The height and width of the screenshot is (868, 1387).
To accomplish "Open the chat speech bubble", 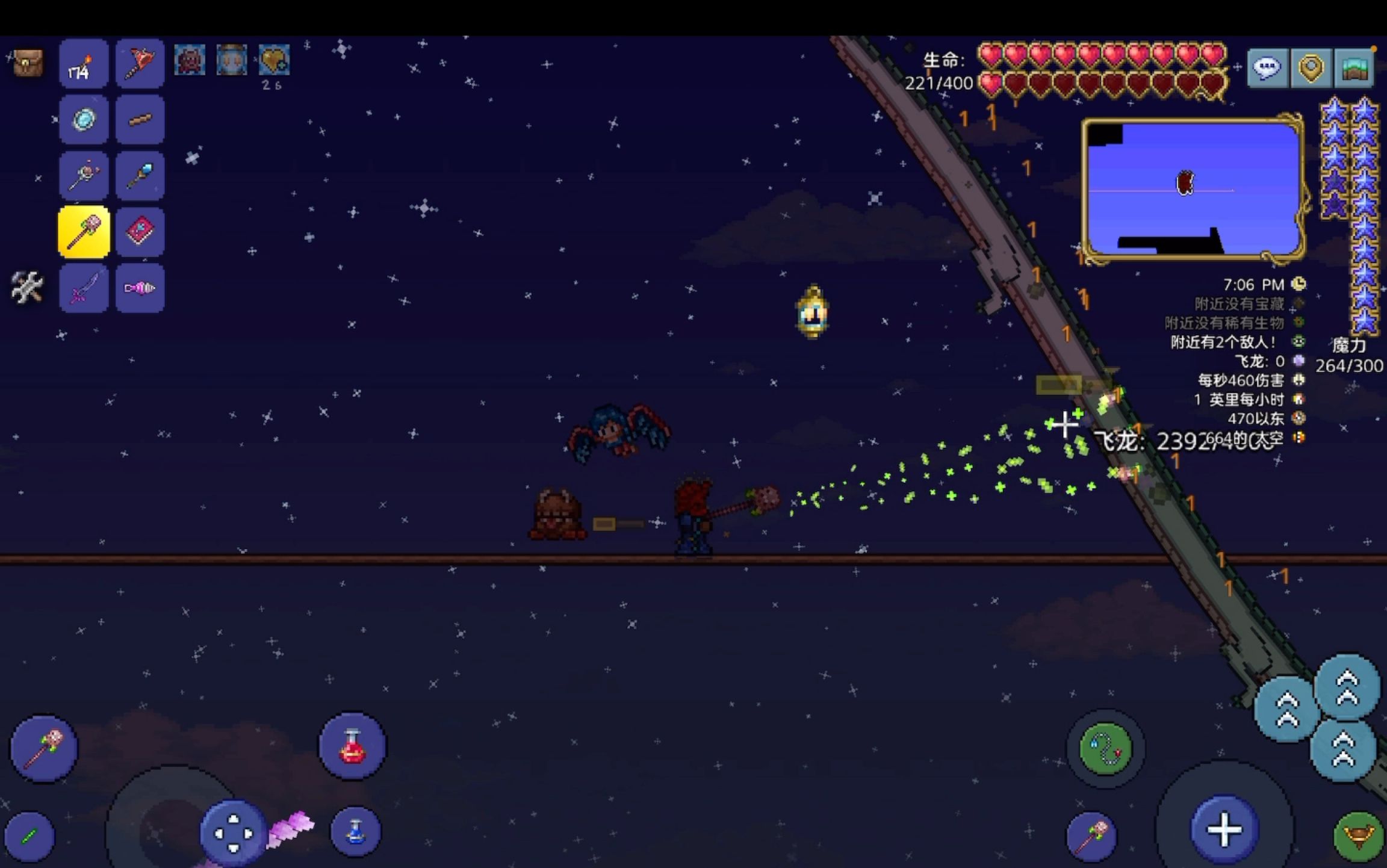I will point(1267,68).
